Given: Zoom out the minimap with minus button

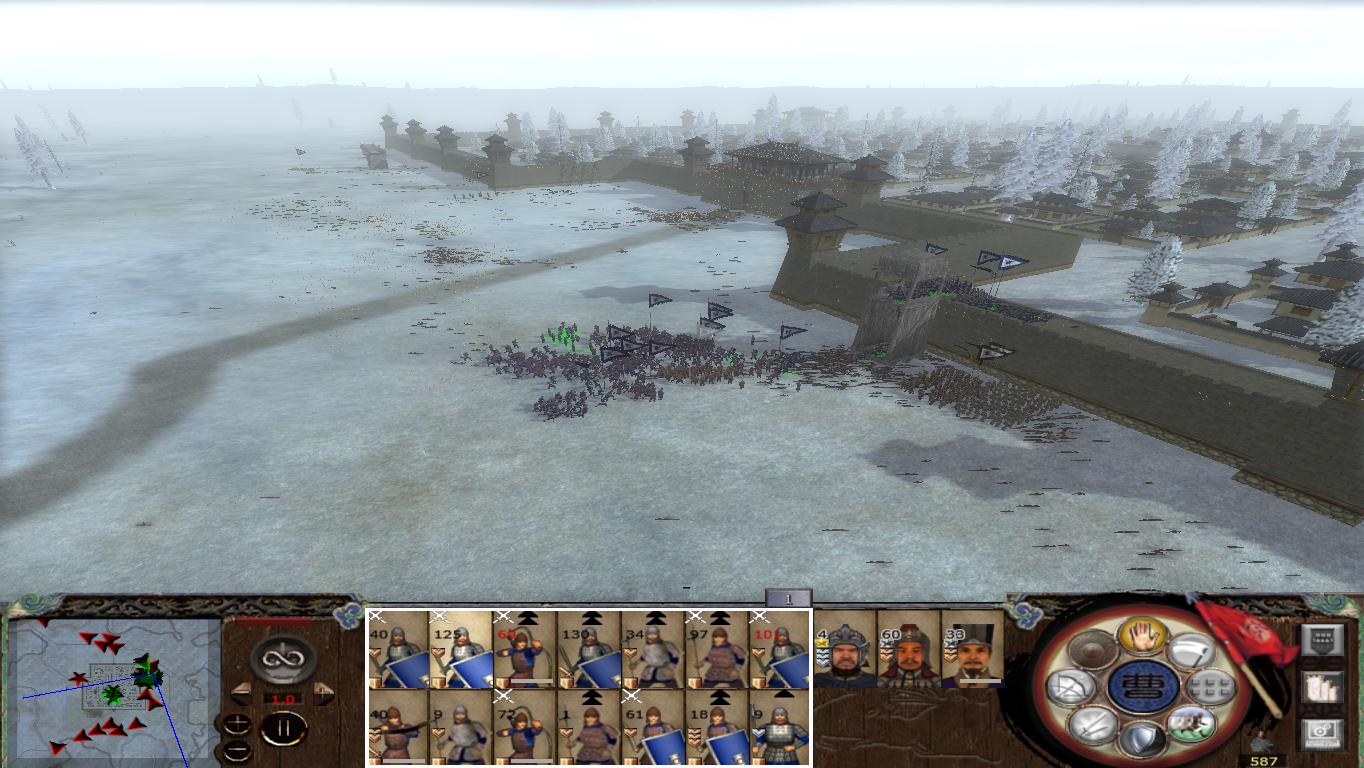Looking at the screenshot, I should tap(237, 750).
